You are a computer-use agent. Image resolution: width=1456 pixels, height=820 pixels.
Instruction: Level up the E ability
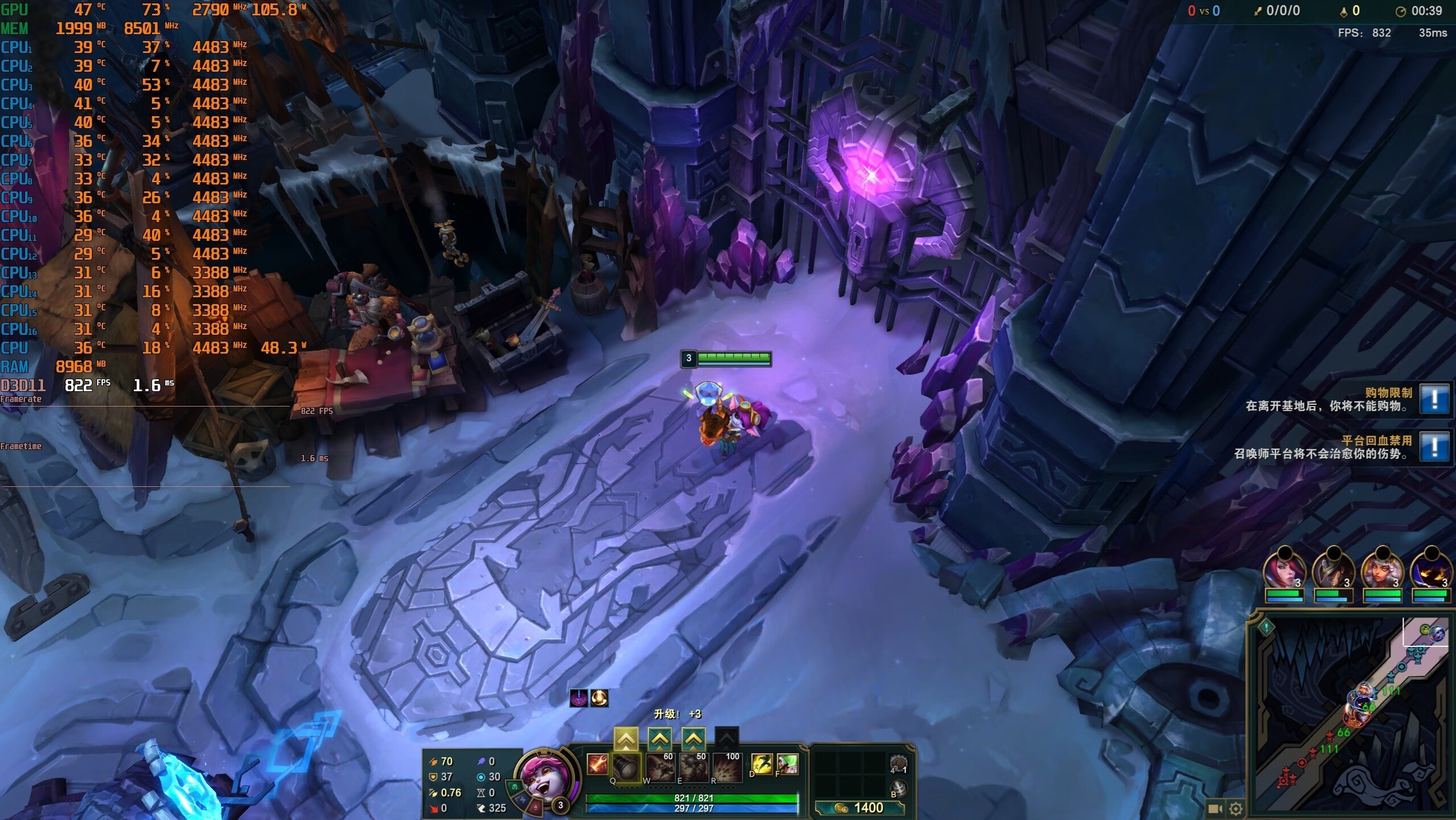click(693, 739)
